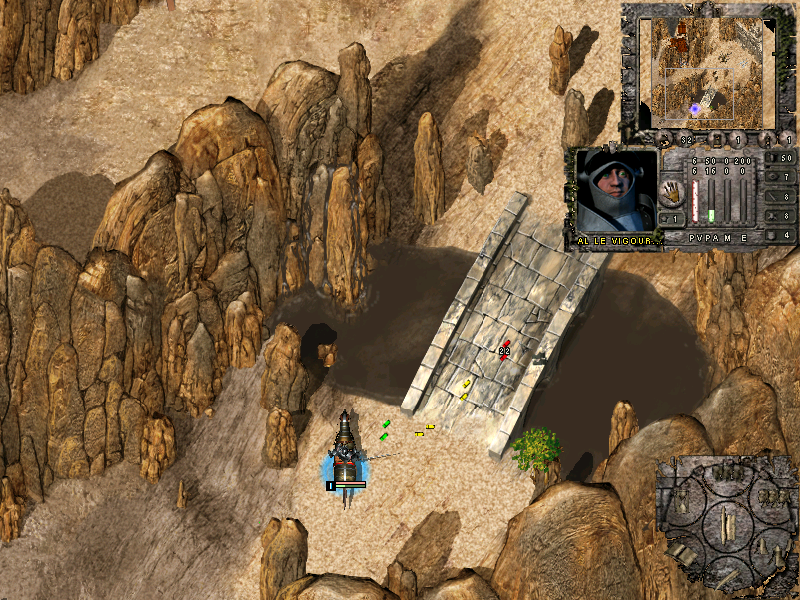Open the book icon on the stone wheel

681,552
